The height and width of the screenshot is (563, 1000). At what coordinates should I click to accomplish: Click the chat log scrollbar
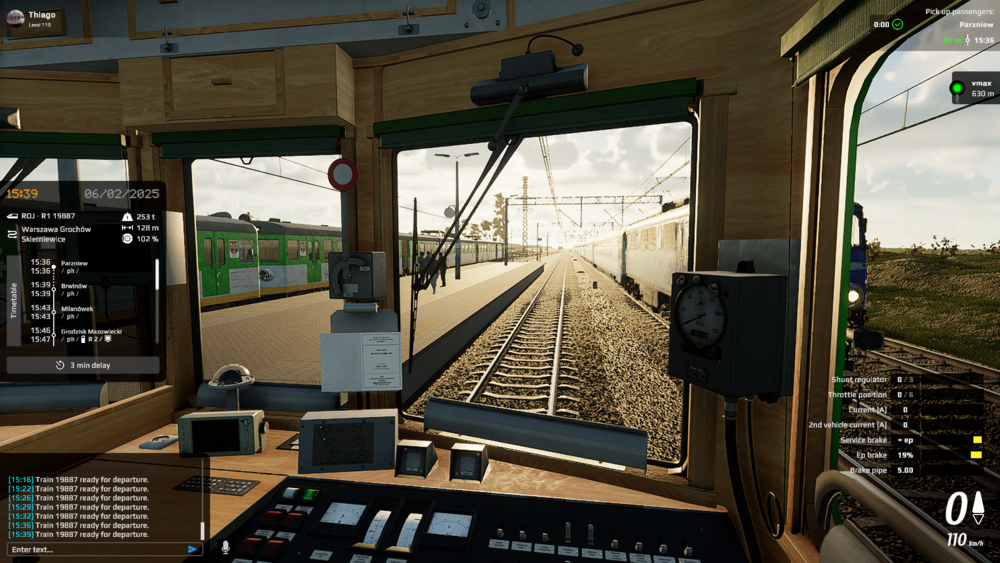tap(203, 529)
